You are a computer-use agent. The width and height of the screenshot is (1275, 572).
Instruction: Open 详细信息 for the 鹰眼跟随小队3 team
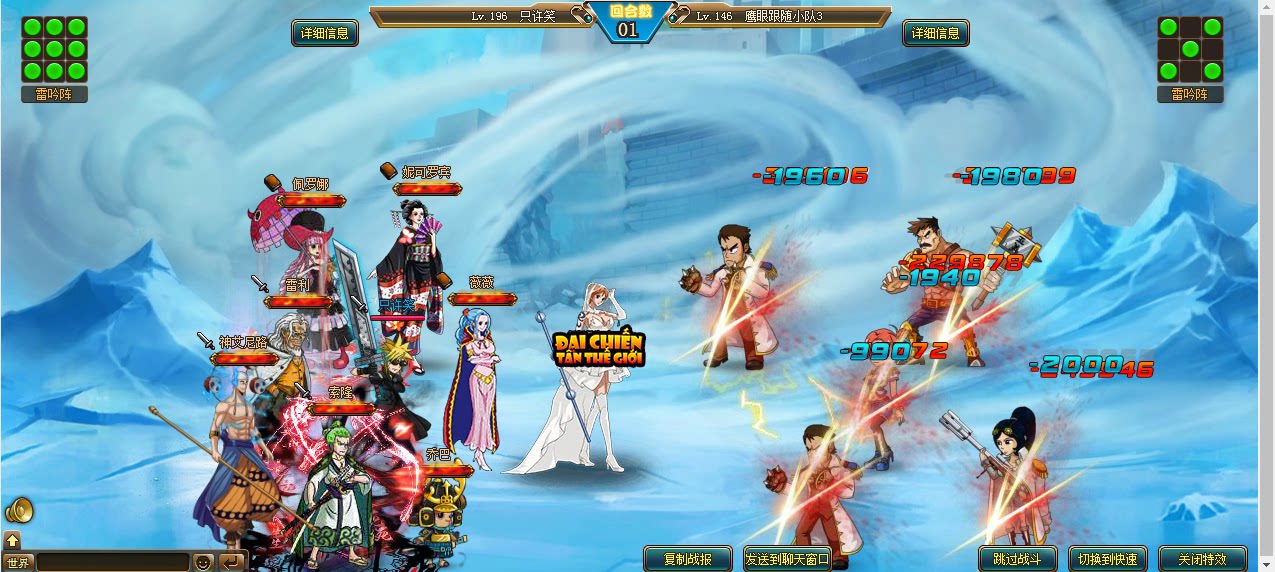(937, 33)
